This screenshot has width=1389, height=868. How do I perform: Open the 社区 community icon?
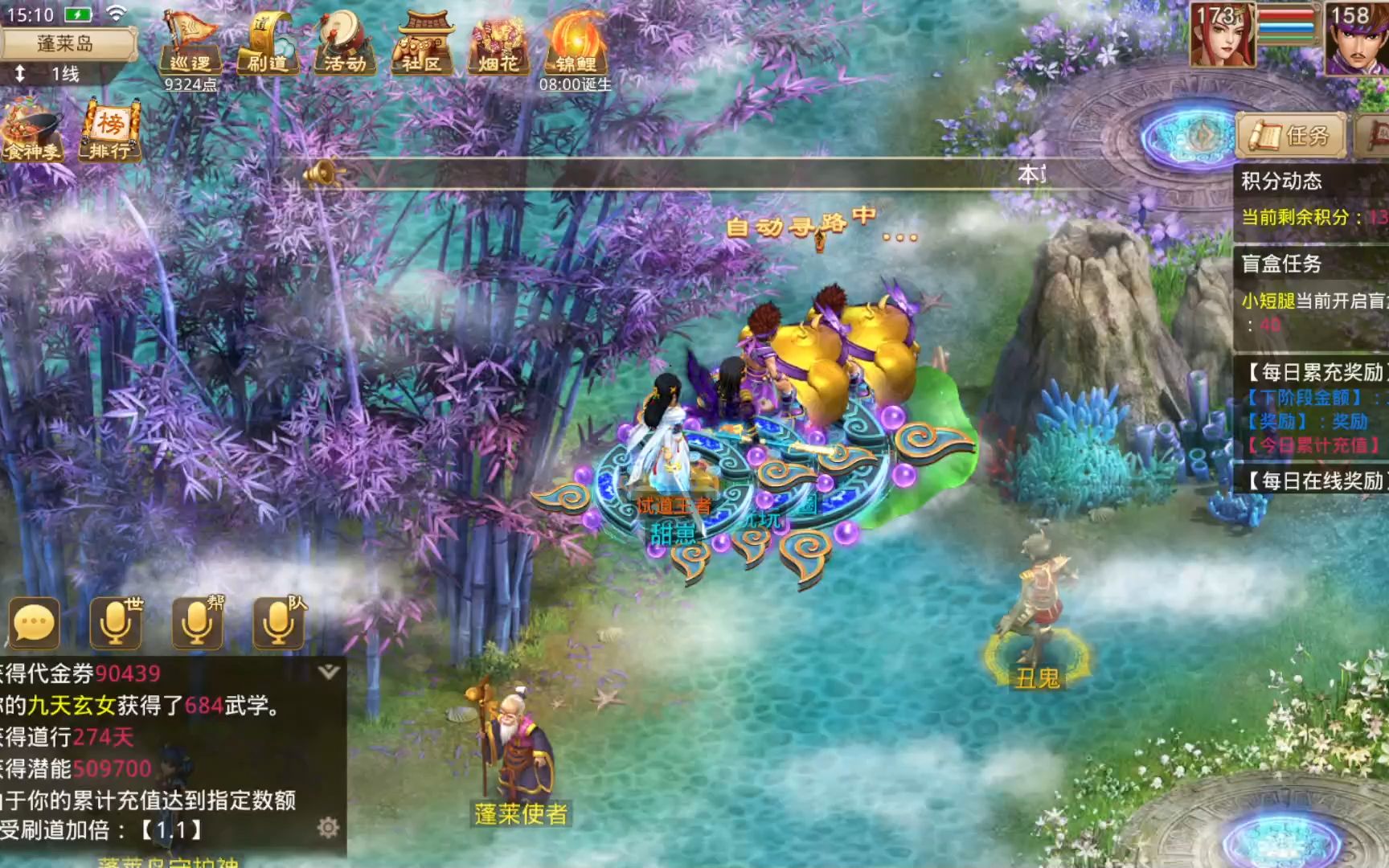422,43
